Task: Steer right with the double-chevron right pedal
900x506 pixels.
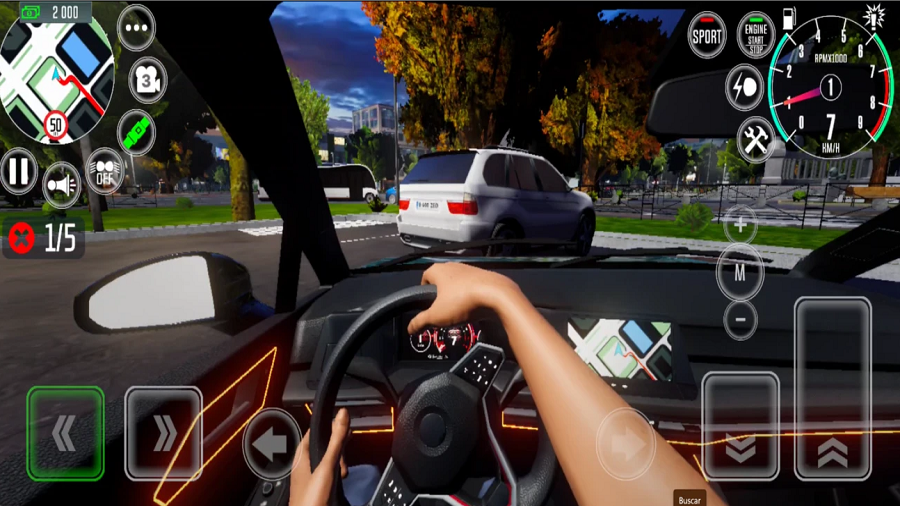Action: coord(163,433)
